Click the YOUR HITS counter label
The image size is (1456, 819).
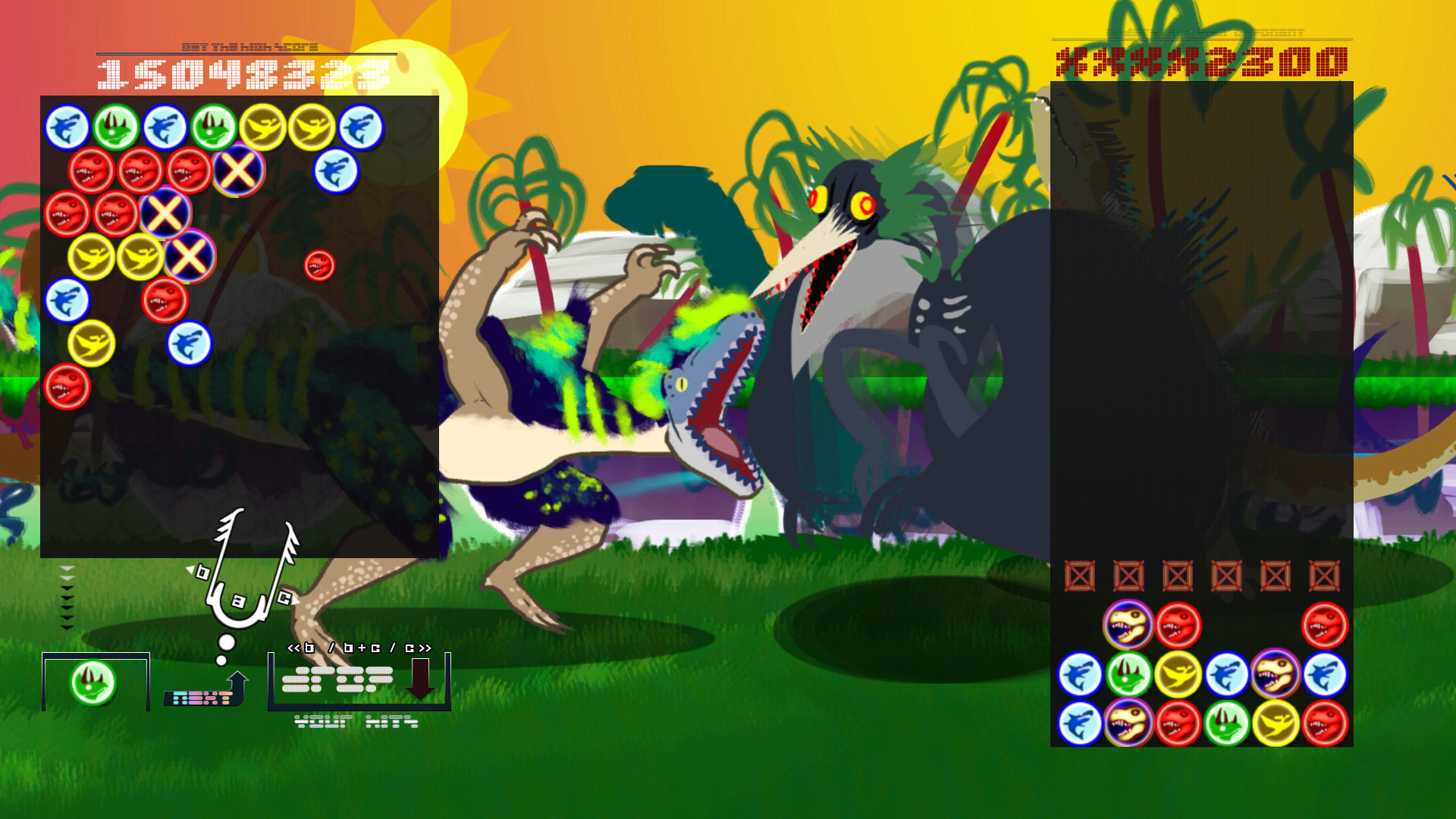click(x=356, y=721)
